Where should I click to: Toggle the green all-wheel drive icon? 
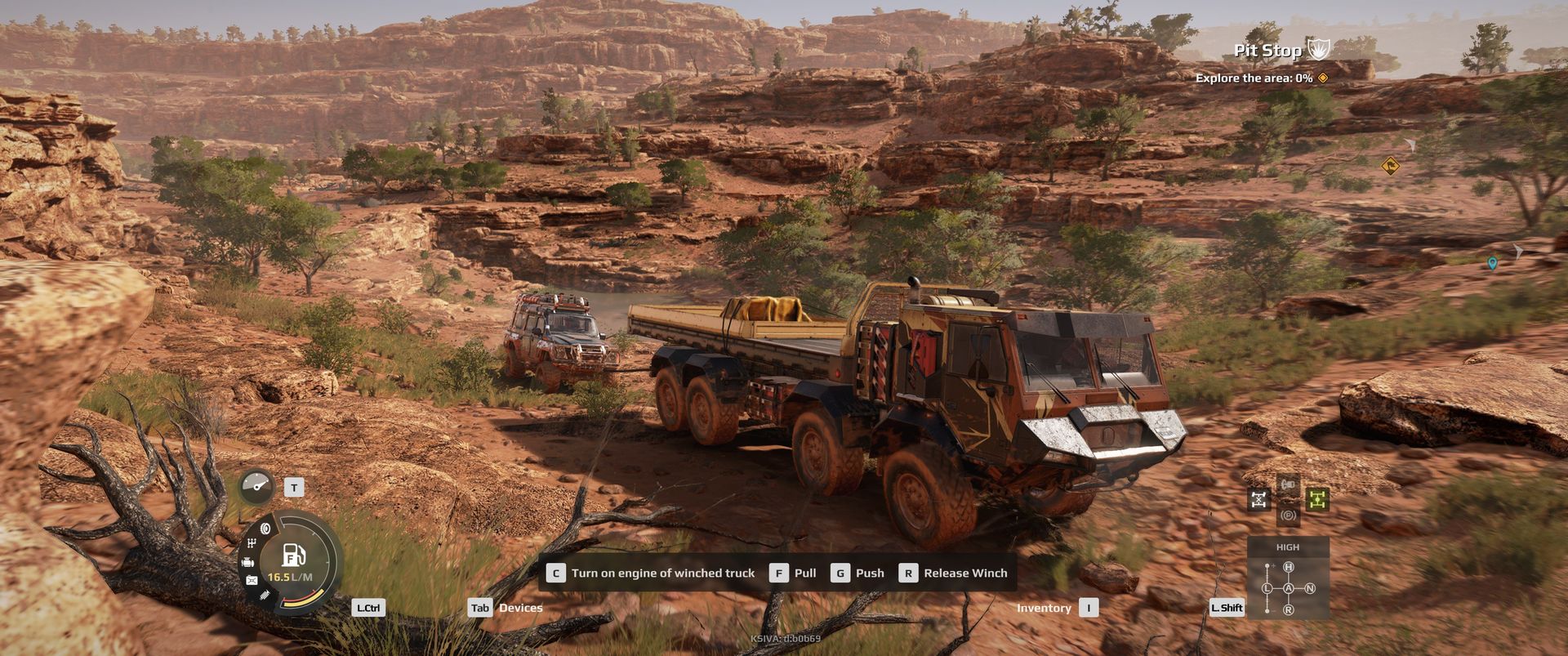[x=1316, y=499]
